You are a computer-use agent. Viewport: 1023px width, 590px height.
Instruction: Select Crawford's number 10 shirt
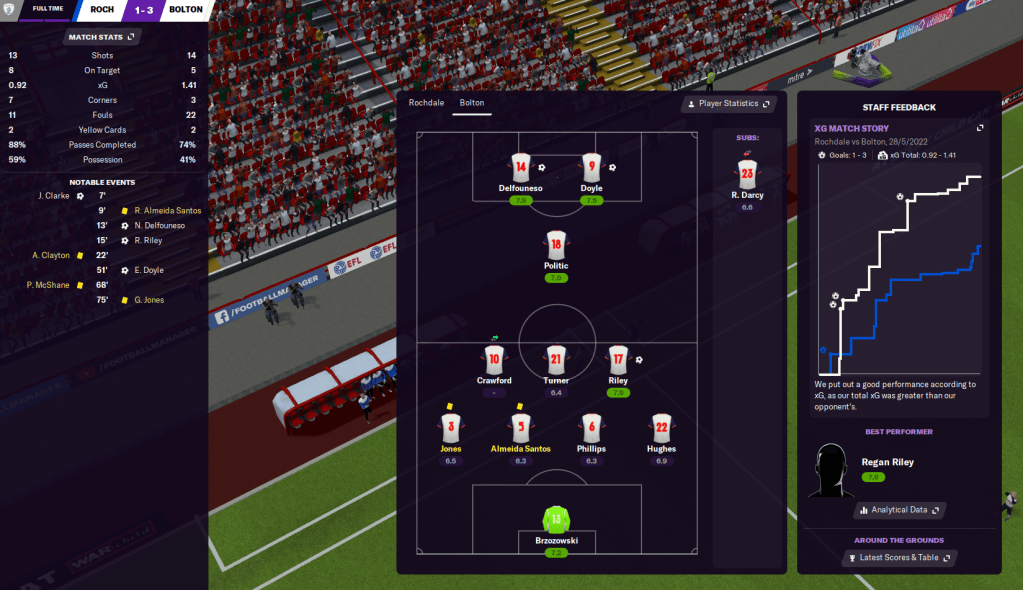pyautogui.click(x=493, y=360)
